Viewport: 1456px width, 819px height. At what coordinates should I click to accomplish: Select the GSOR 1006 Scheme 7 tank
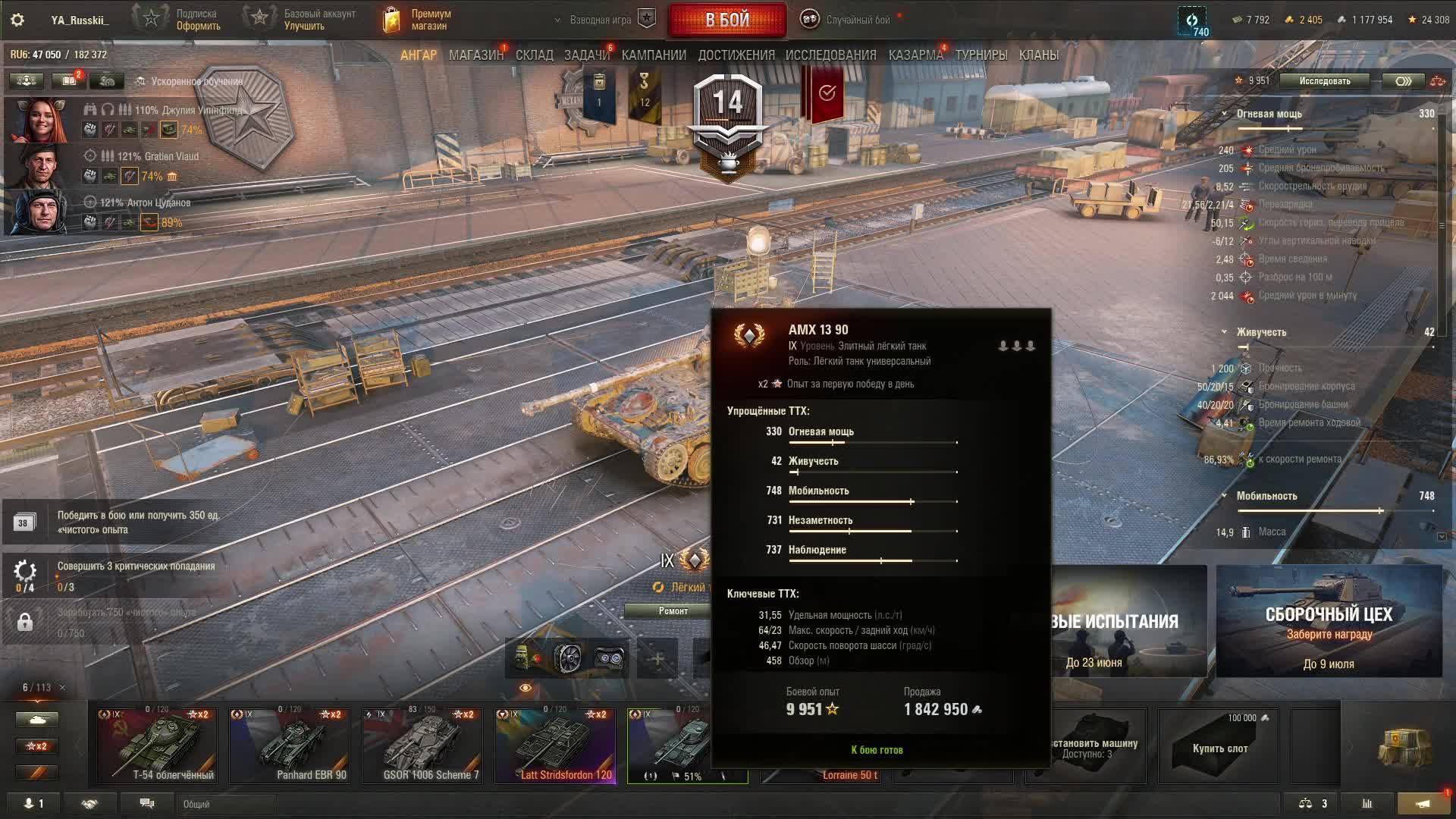(422, 745)
